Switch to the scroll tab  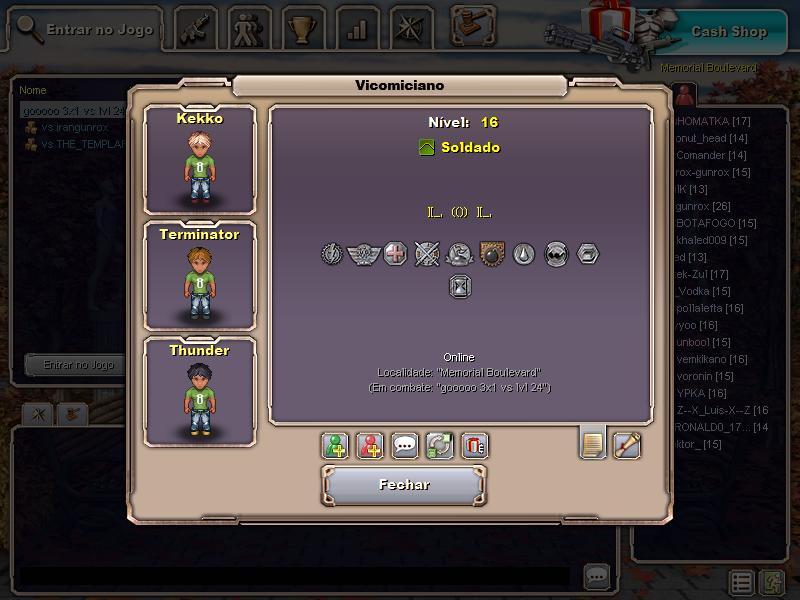(627, 443)
